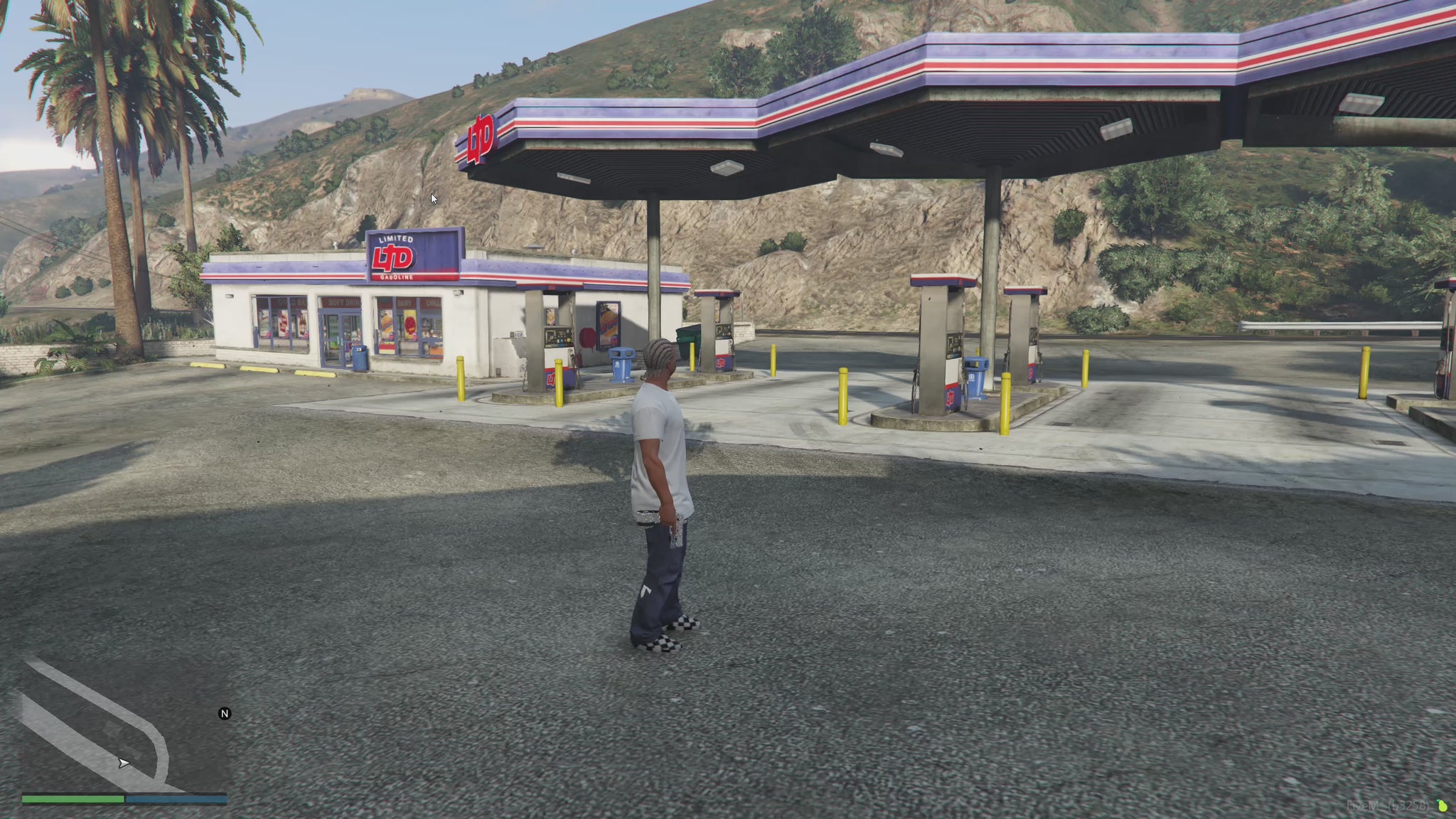The image size is (1456, 819).
Task: Click the north "N" compass marker
Action: (x=225, y=714)
